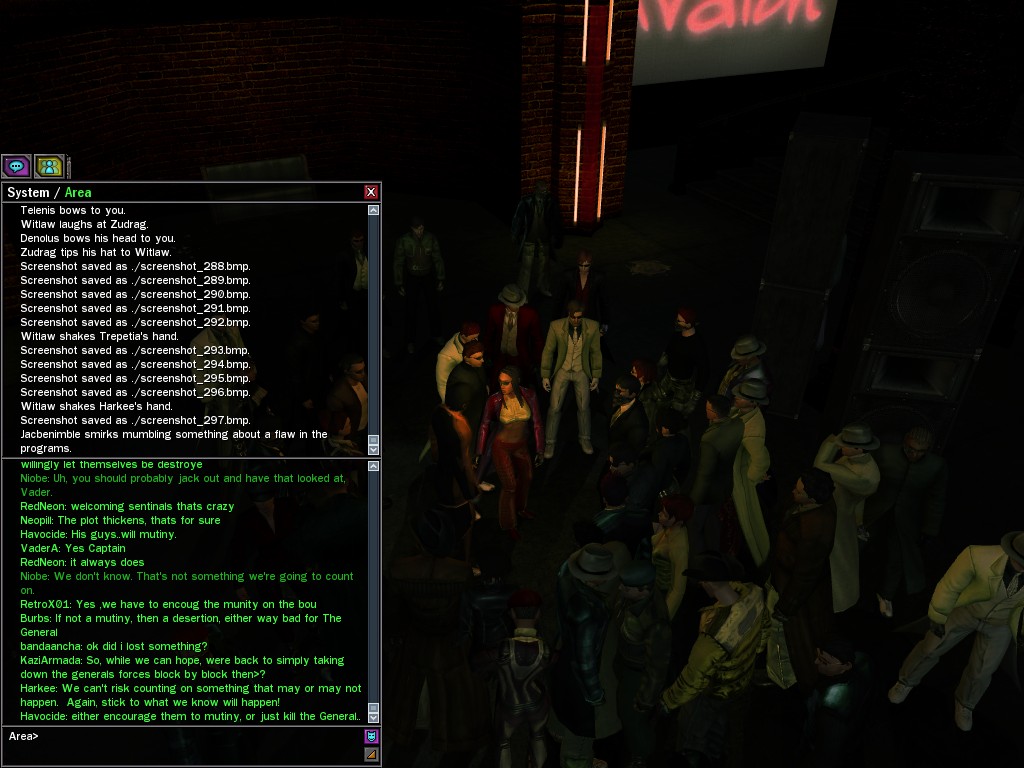Select the bandaancha chat message line
This screenshot has width=1024, height=768.
click(114, 646)
